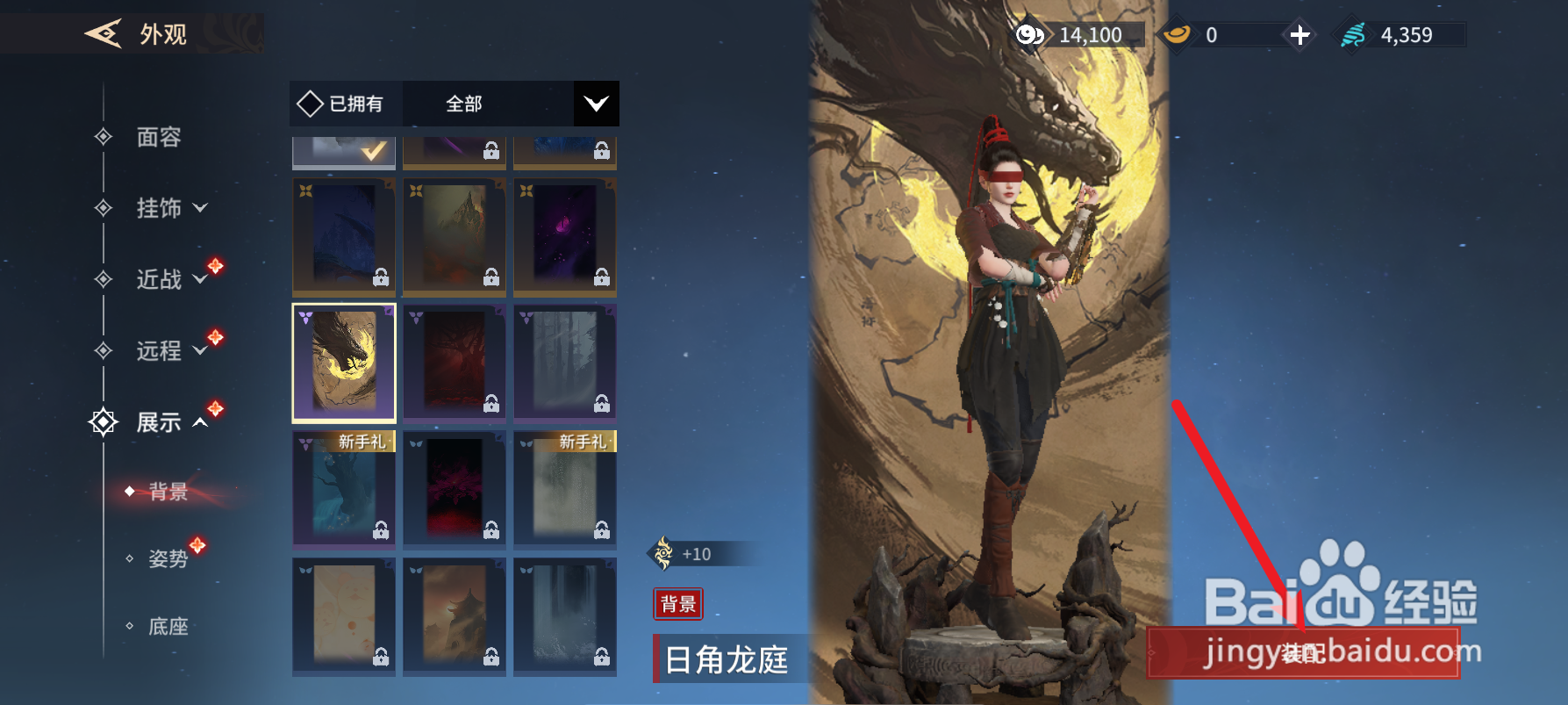Expand the 近战 melee category
The height and width of the screenshot is (705, 1568).
pyautogui.click(x=171, y=279)
